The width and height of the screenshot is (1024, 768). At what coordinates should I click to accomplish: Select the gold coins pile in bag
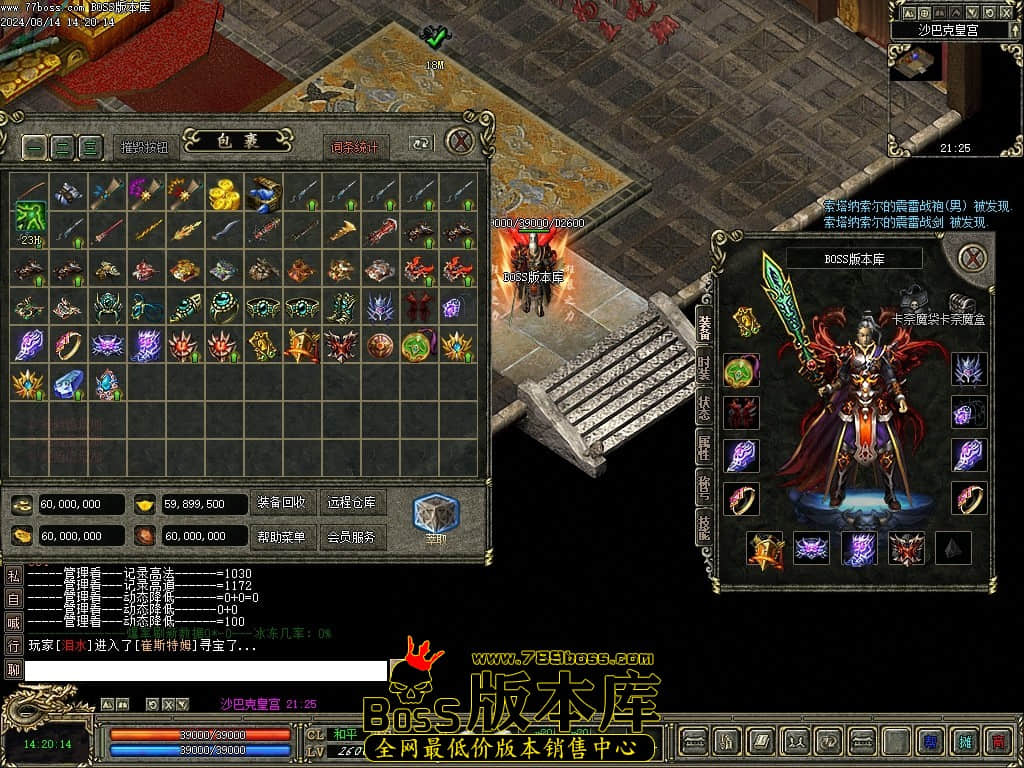(224, 193)
